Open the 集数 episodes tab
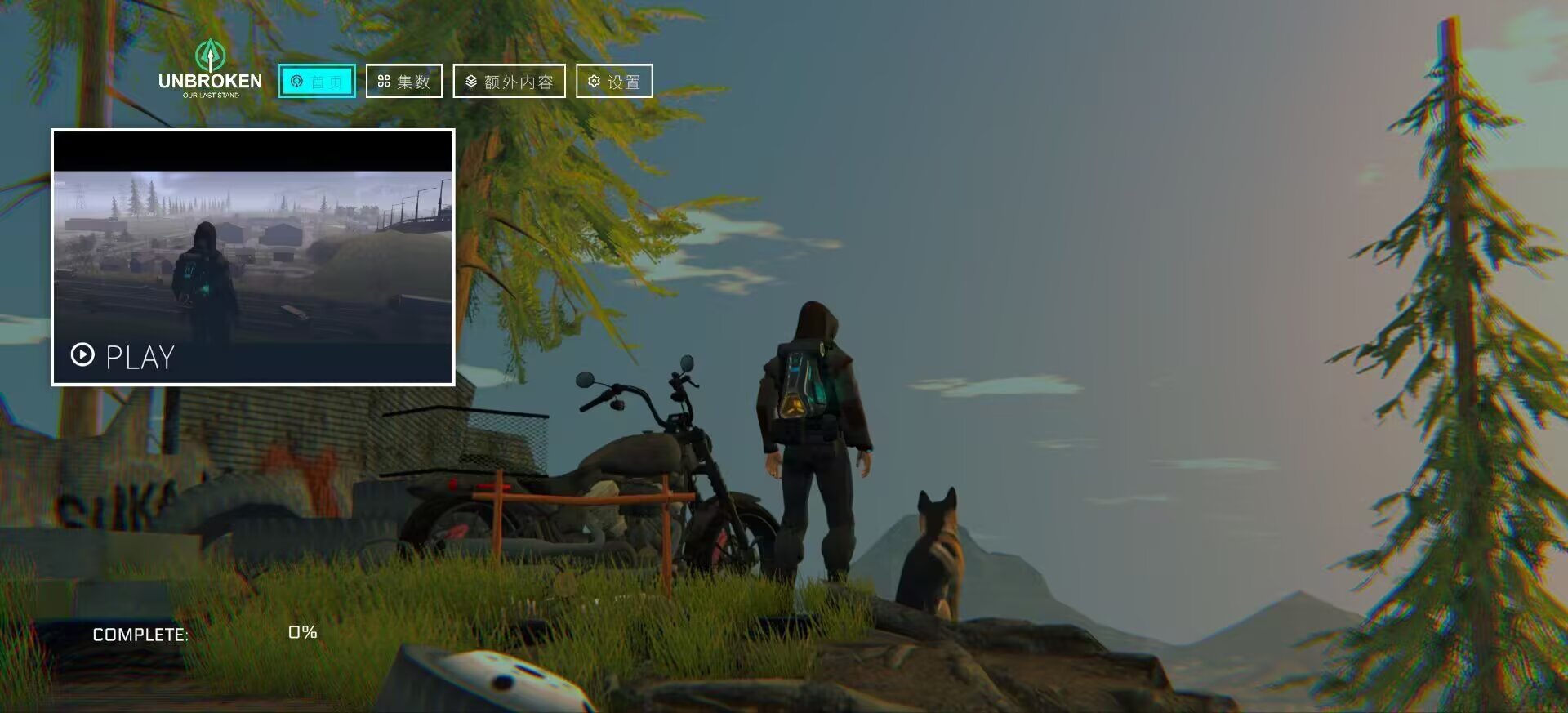Viewport: 1568px width, 713px height. (404, 81)
